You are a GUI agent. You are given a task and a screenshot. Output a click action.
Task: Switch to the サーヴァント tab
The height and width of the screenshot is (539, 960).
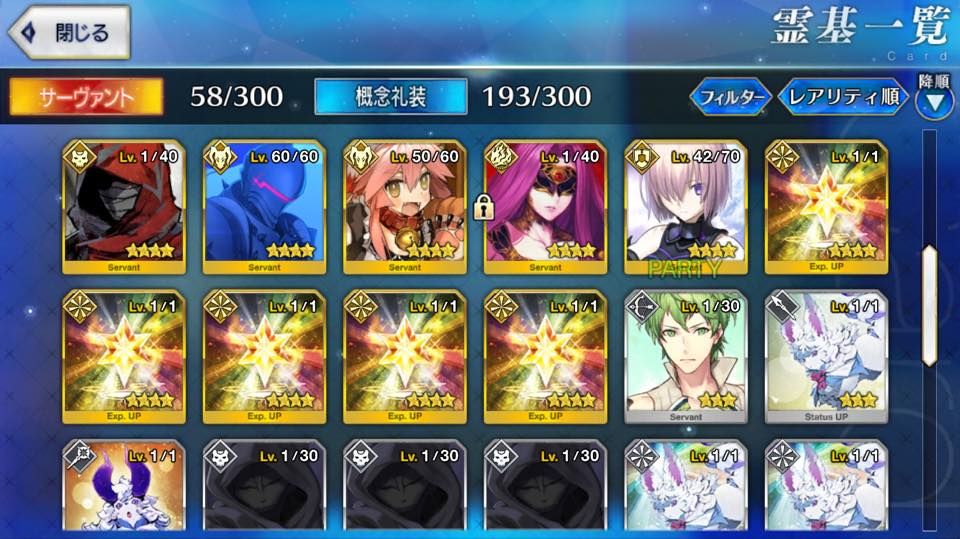pos(86,96)
